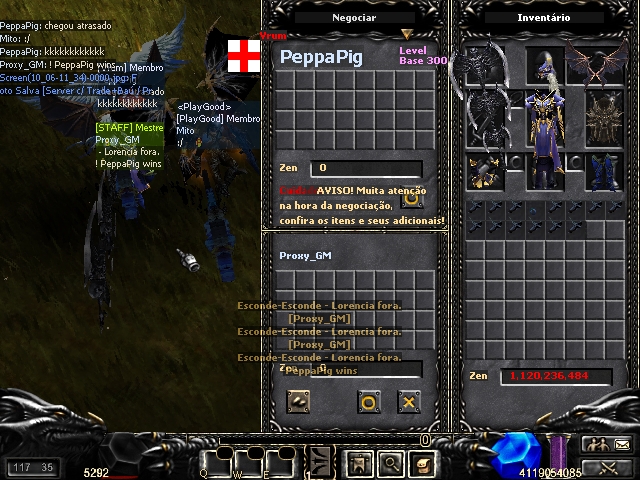Cancel the trade with the X button
The width and height of the screenshot is (640, 480).
pyautogui.click(x=408, y=402)
